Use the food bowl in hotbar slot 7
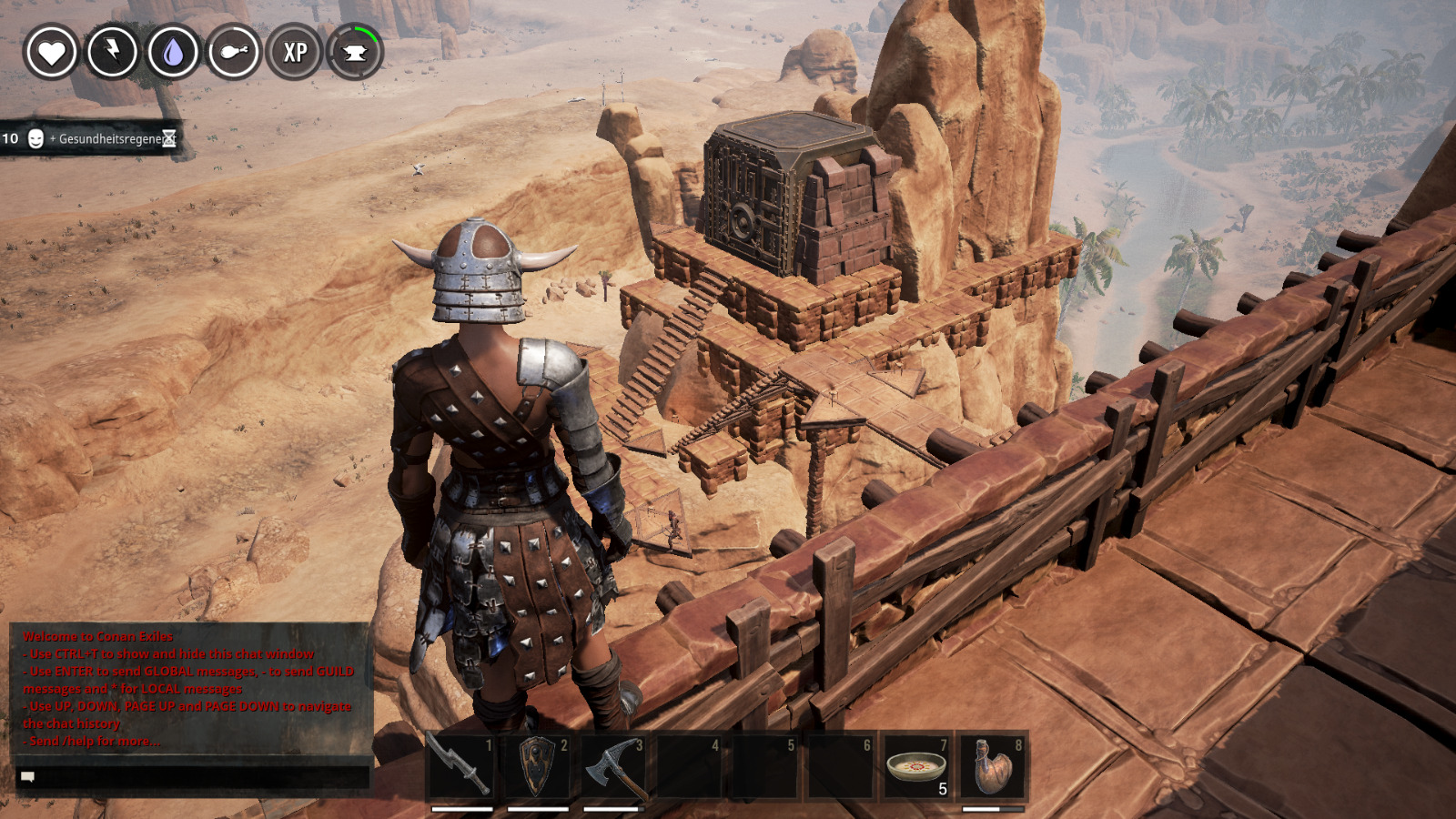Screen dimensions: 1456x819 pyautogui.click(x=916, y=766)
